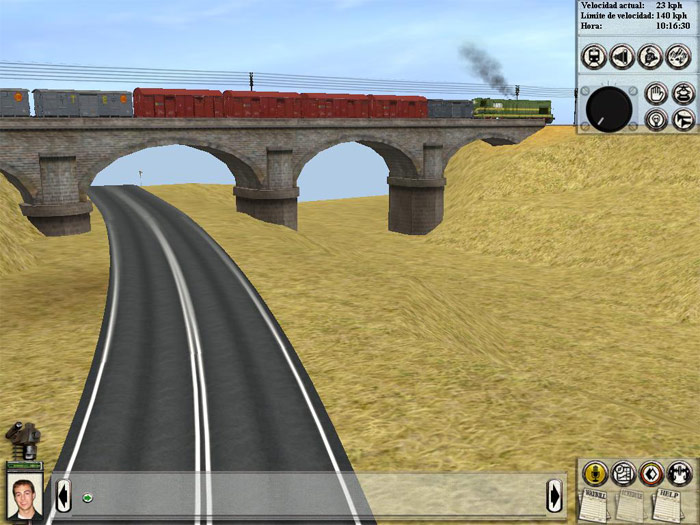Click the red-ringed diamond icon
The height and width of the screenshot is (525, 700).
tap(651, 472)
